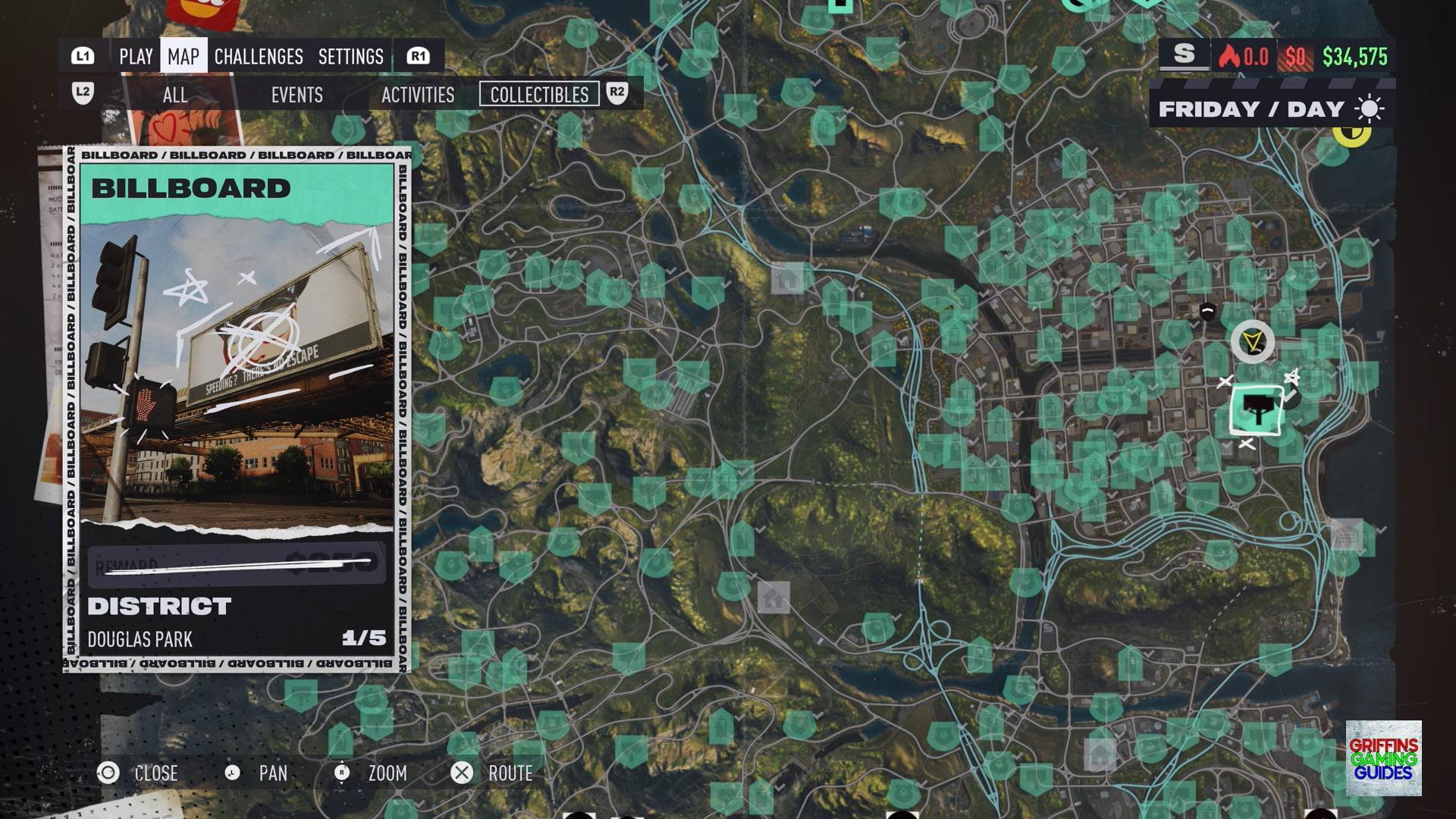
Task: Filter the map by ACTIVITIES
Action: point(418,95)
